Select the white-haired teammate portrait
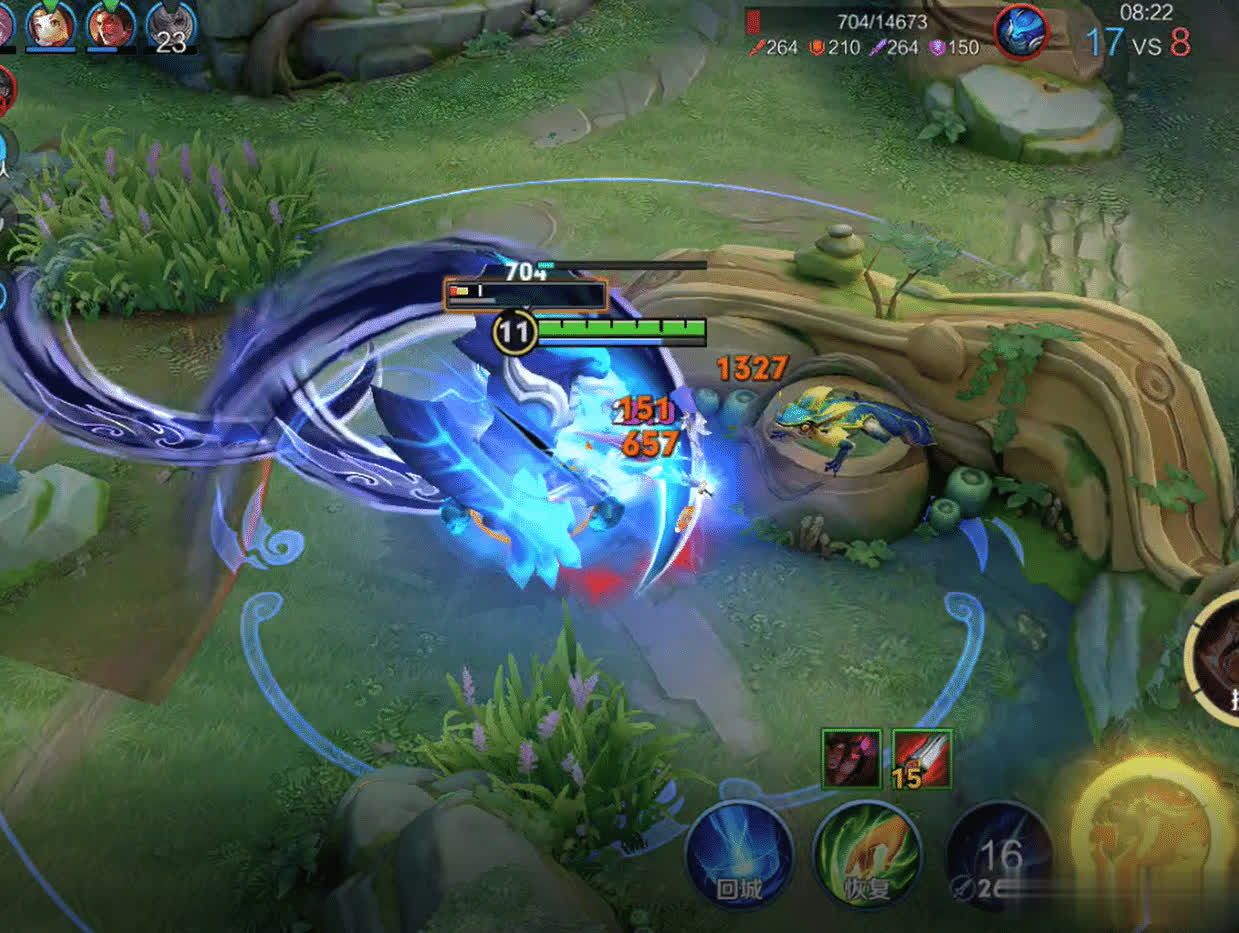This screenshot has width=1239, height=933. point(50,25)
